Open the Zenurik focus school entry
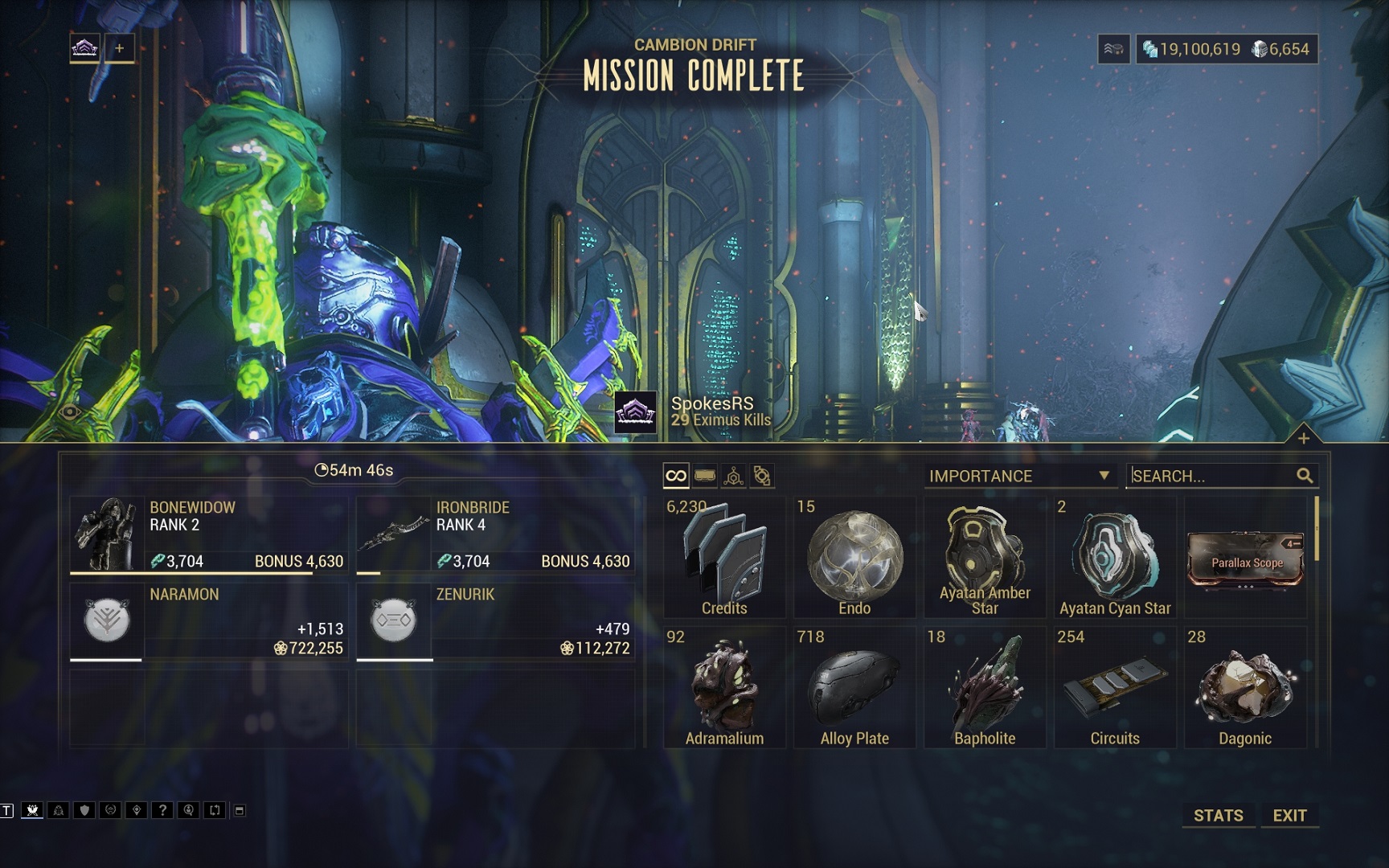1389x868 pixels. tap(495, 621)
